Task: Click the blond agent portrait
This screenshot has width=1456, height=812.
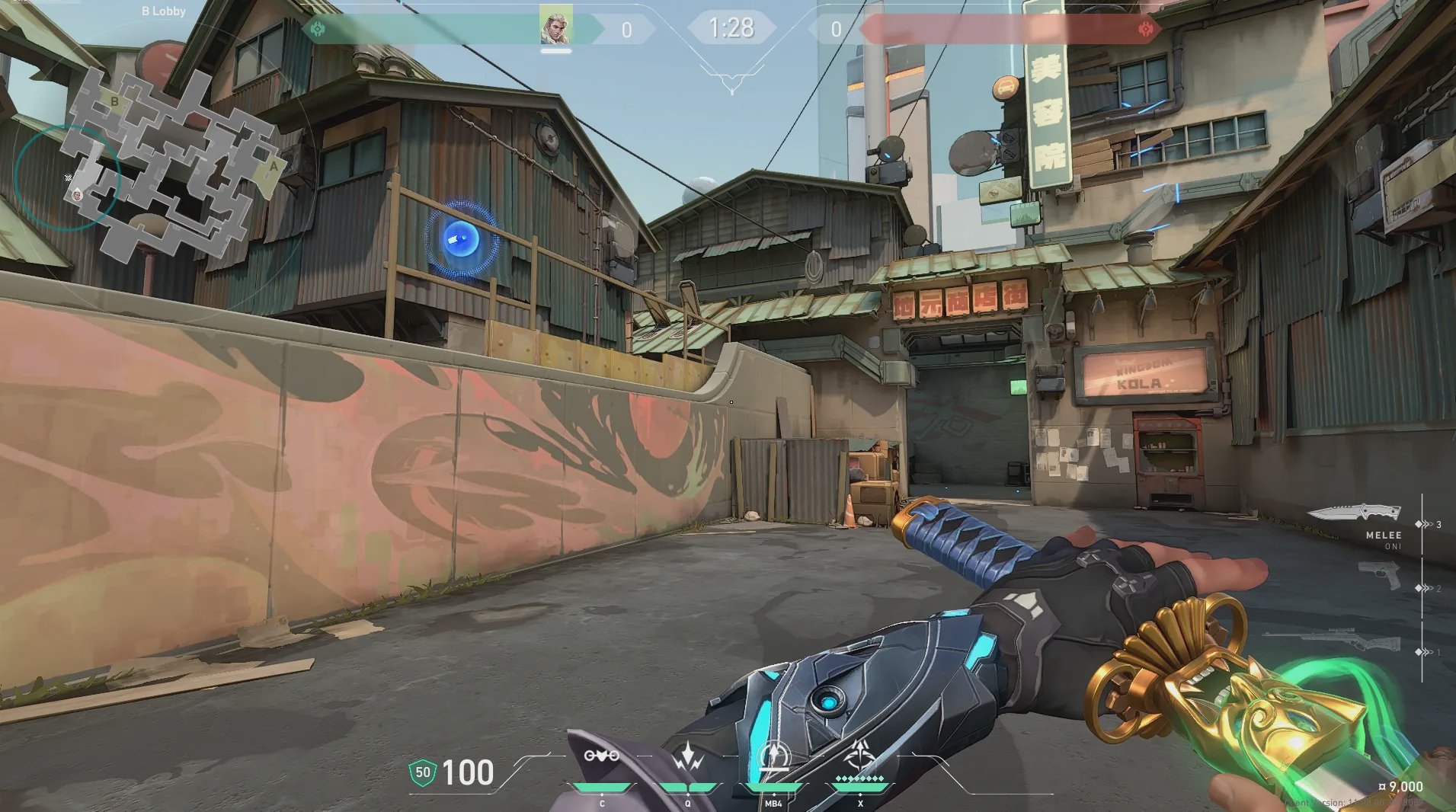Action: 555,27
